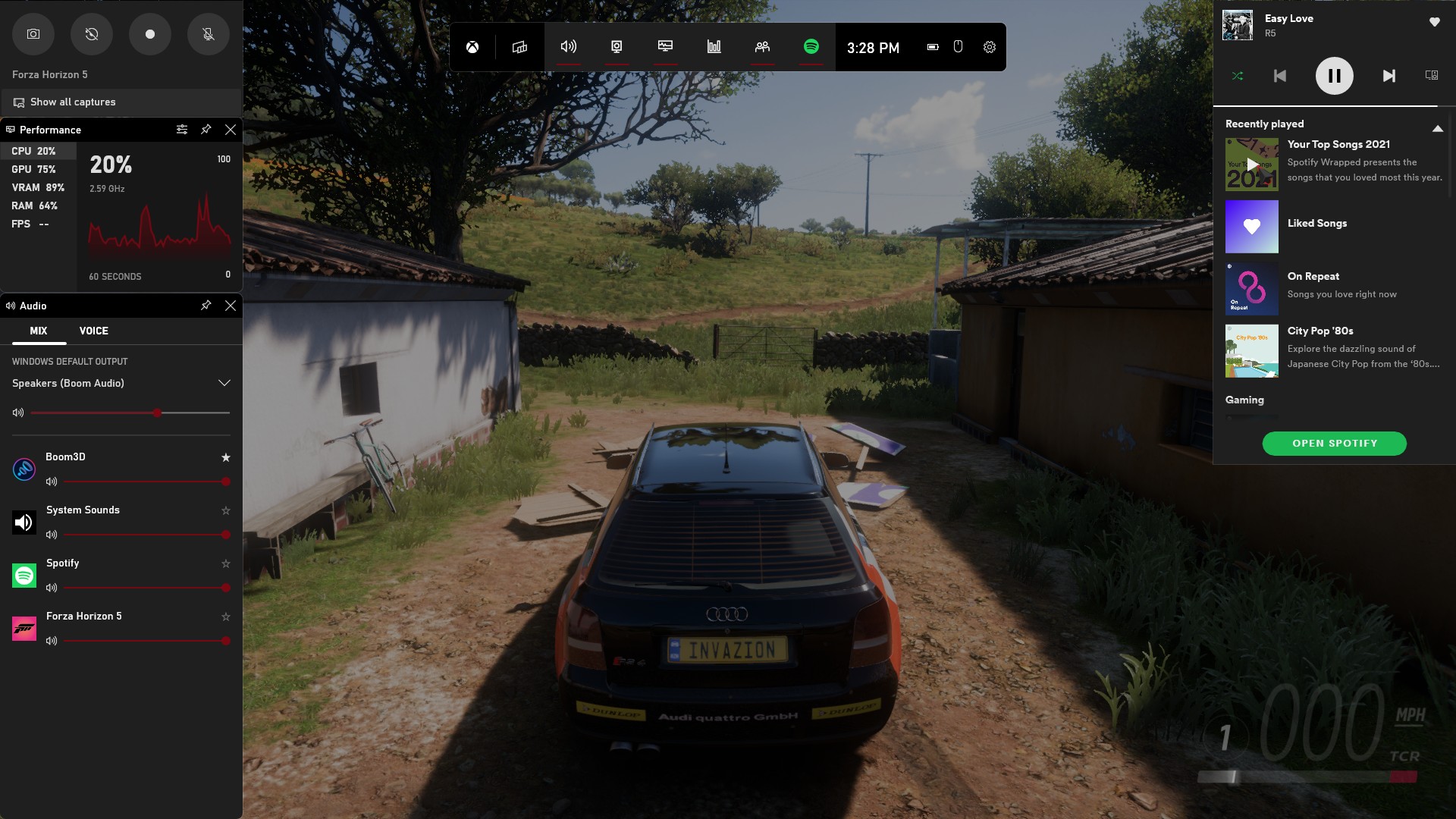This screenshot has height=819, width=1456.
Task: Skip to the next Spotify track
Action: tap(1389, 76)
